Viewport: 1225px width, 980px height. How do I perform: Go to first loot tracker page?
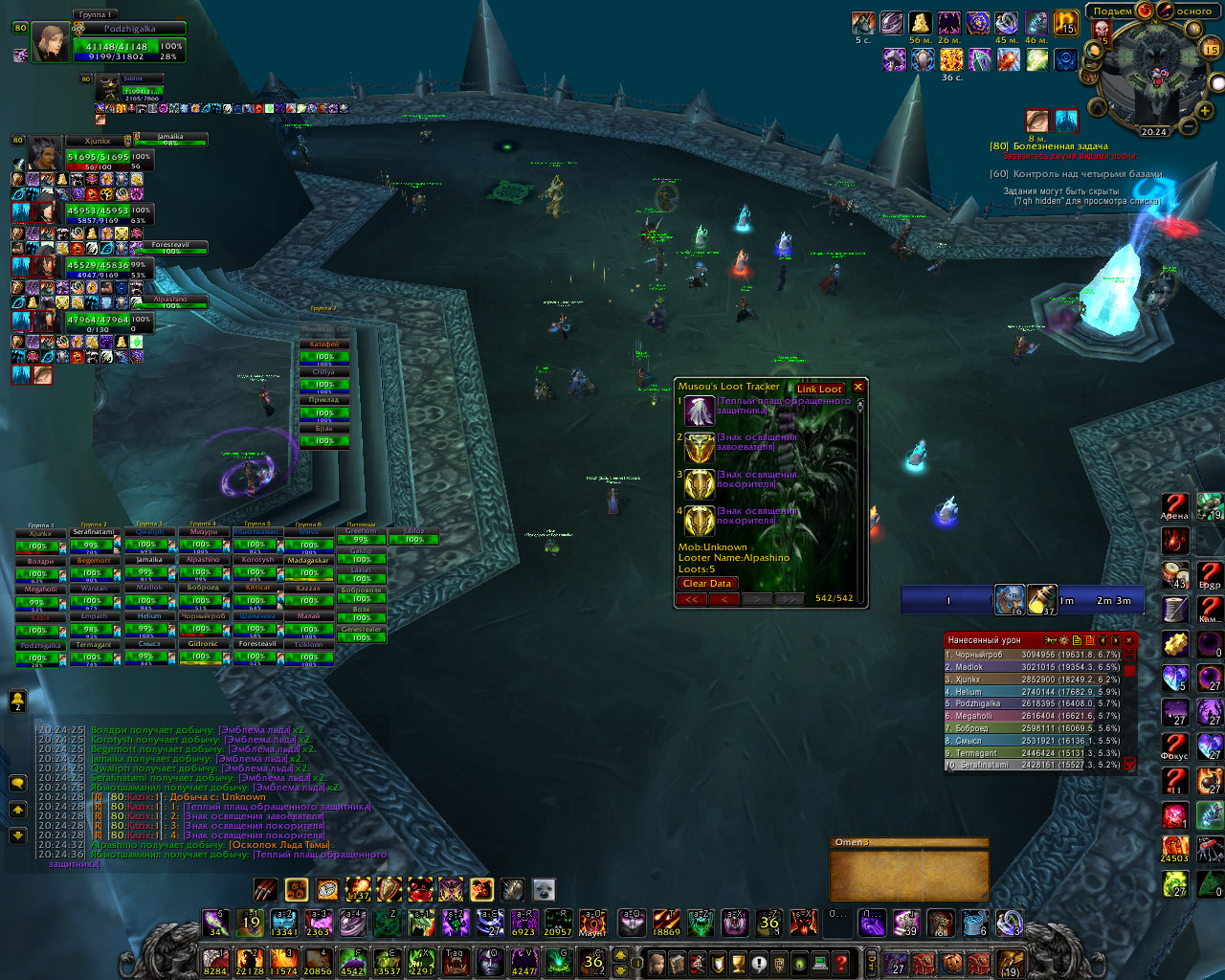(x=691, y=599)
